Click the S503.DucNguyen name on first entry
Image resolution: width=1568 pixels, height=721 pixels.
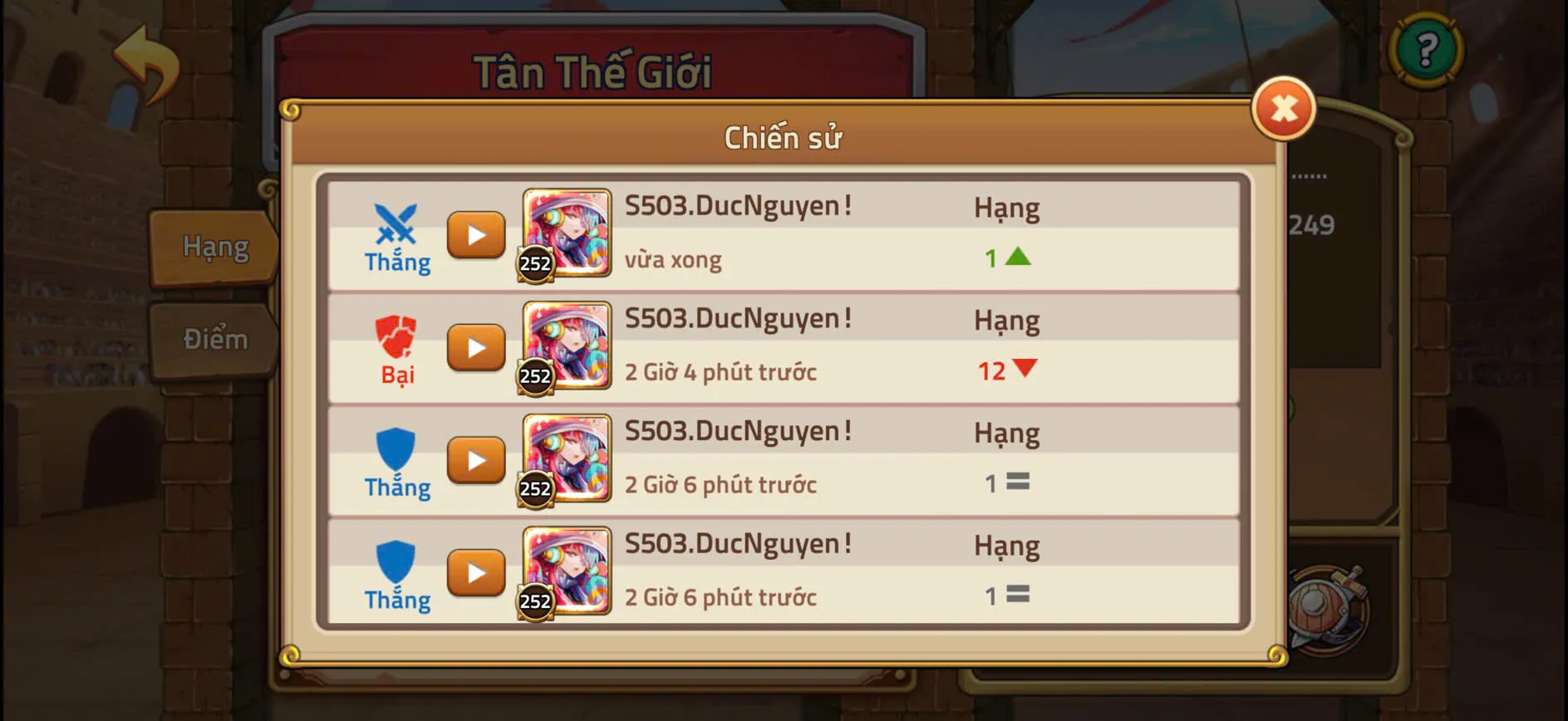(738, 204)
